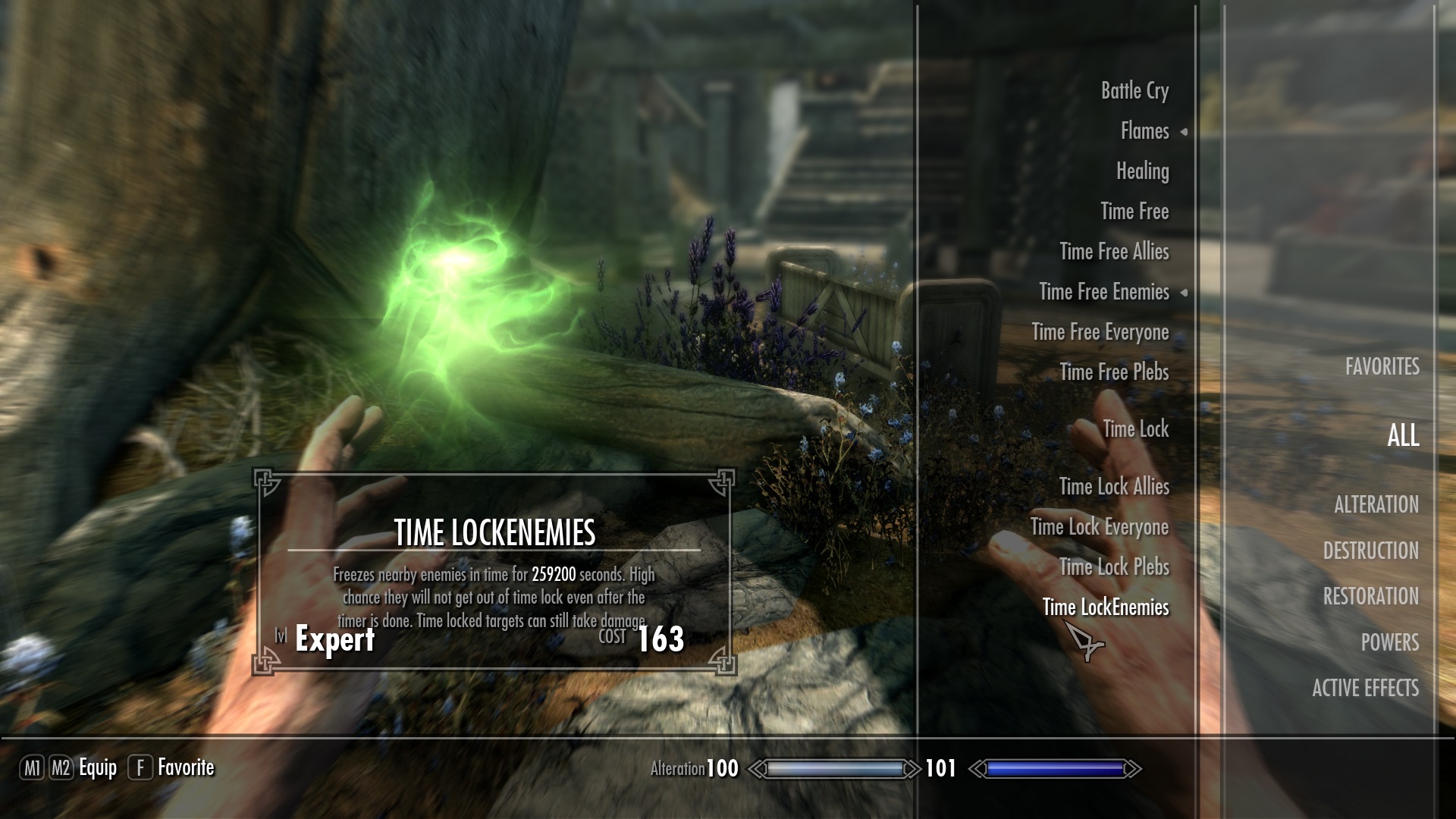This screenshot has height=819, width=1456.
Task: Select the Healing spell
Action: pos(1142,171)
